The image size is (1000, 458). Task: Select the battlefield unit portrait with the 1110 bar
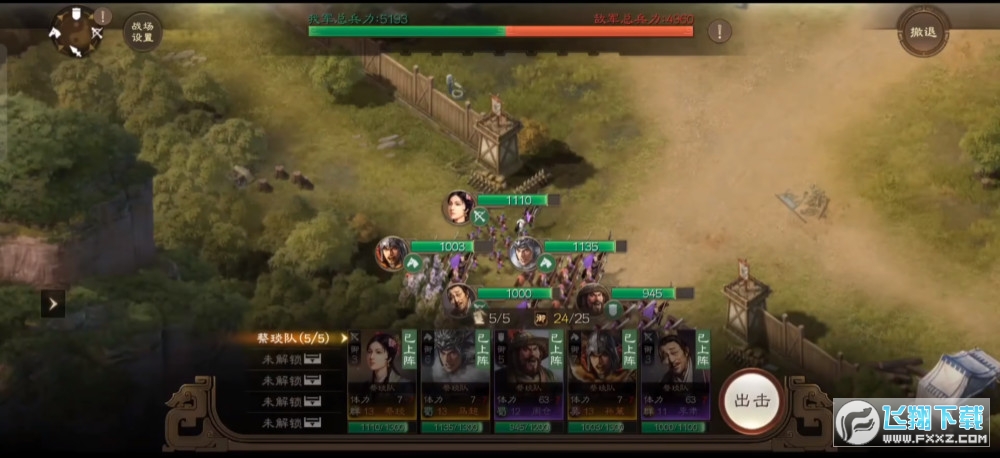coord(458,206)
